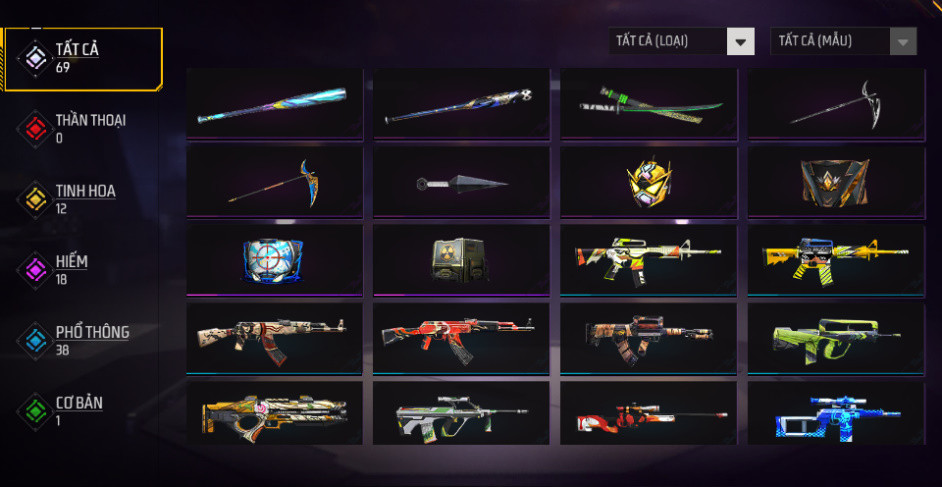Select the baseball bat skin
This screenshot has width=942, height=487.
click(x=273, y=104)
